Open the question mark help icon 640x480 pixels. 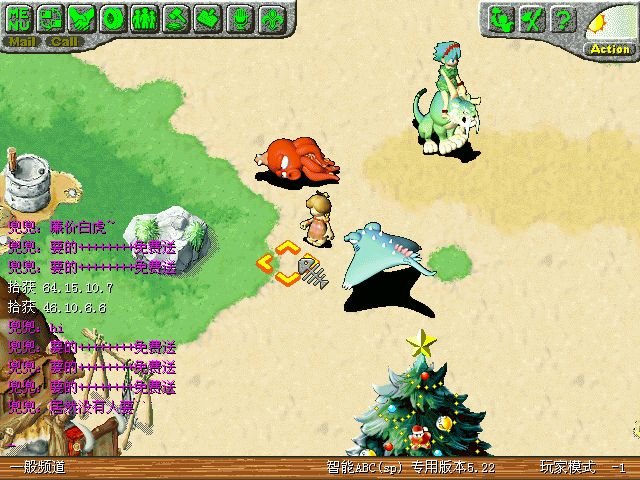click(565, 18)
